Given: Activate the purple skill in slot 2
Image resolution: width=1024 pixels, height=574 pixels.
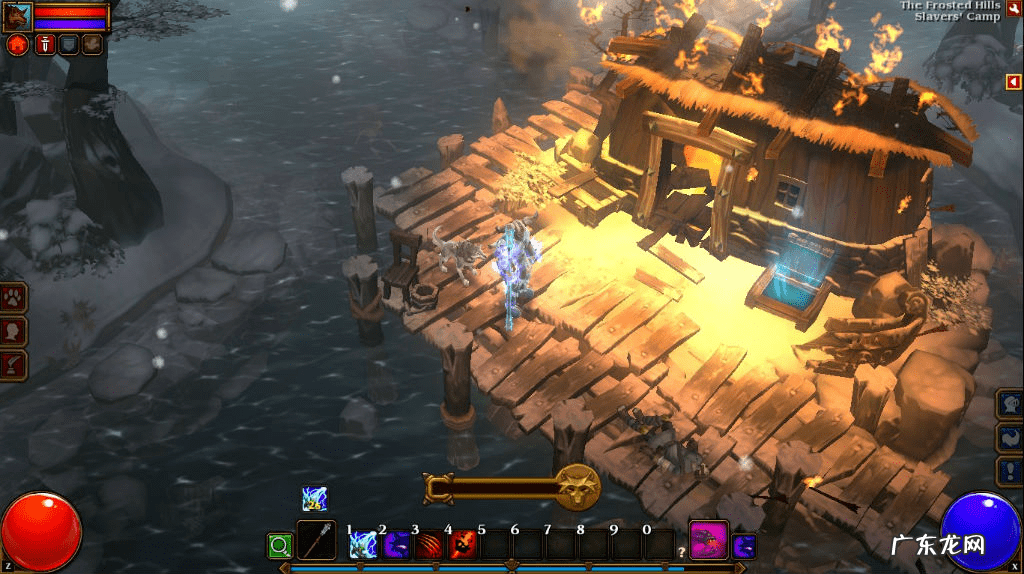Looking at the screenshot, I should 395,546.
